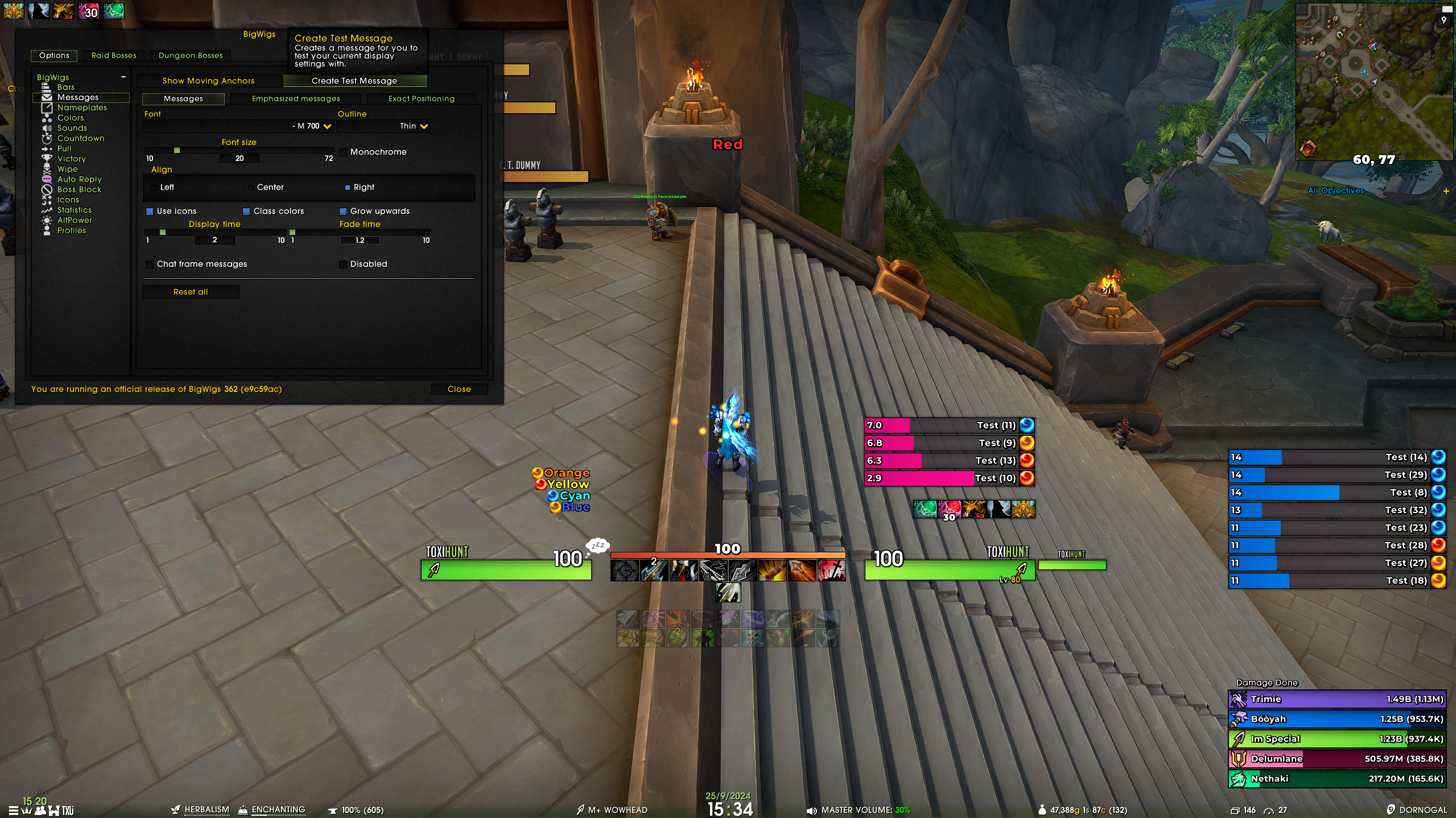Select Left alignment option
Image resolution: width=1456 pixels, height=818 pixels.
click(154, 188)
